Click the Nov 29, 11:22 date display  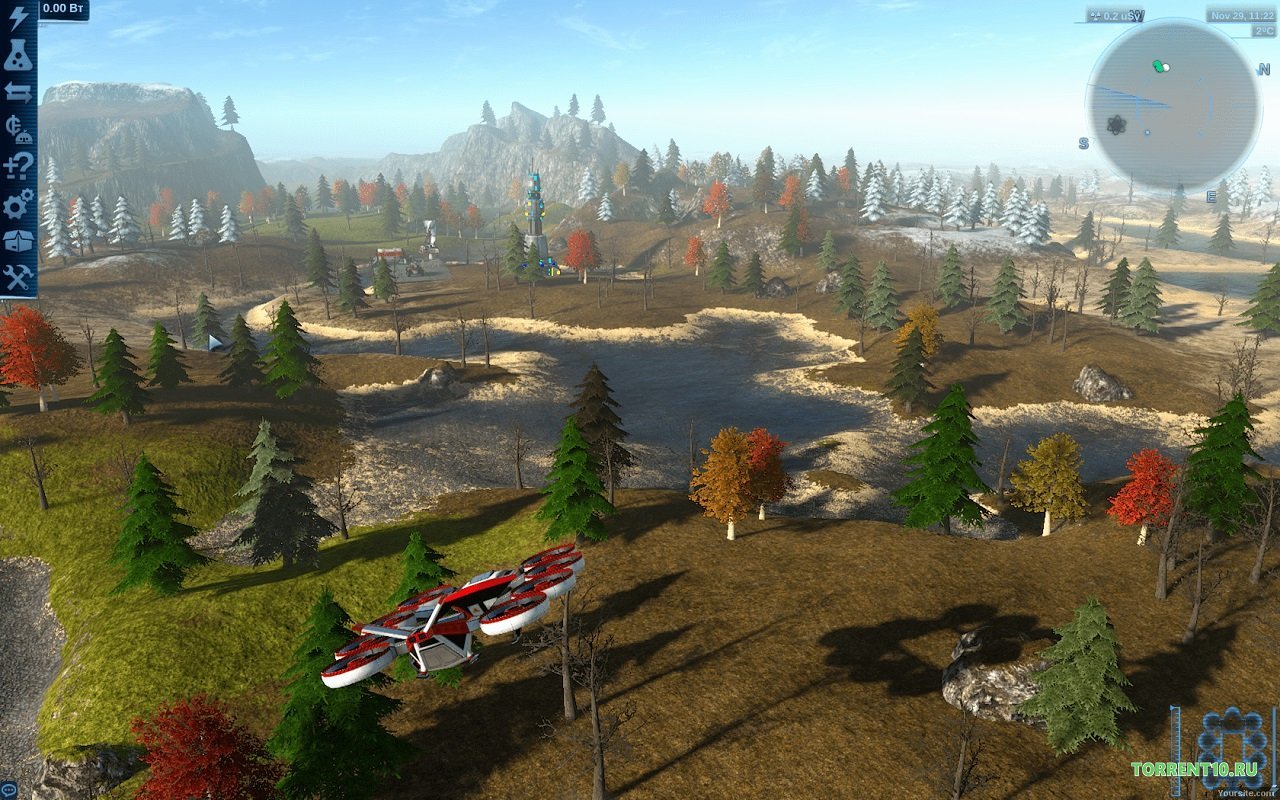pyautogui.click(x=1242, y=15)
